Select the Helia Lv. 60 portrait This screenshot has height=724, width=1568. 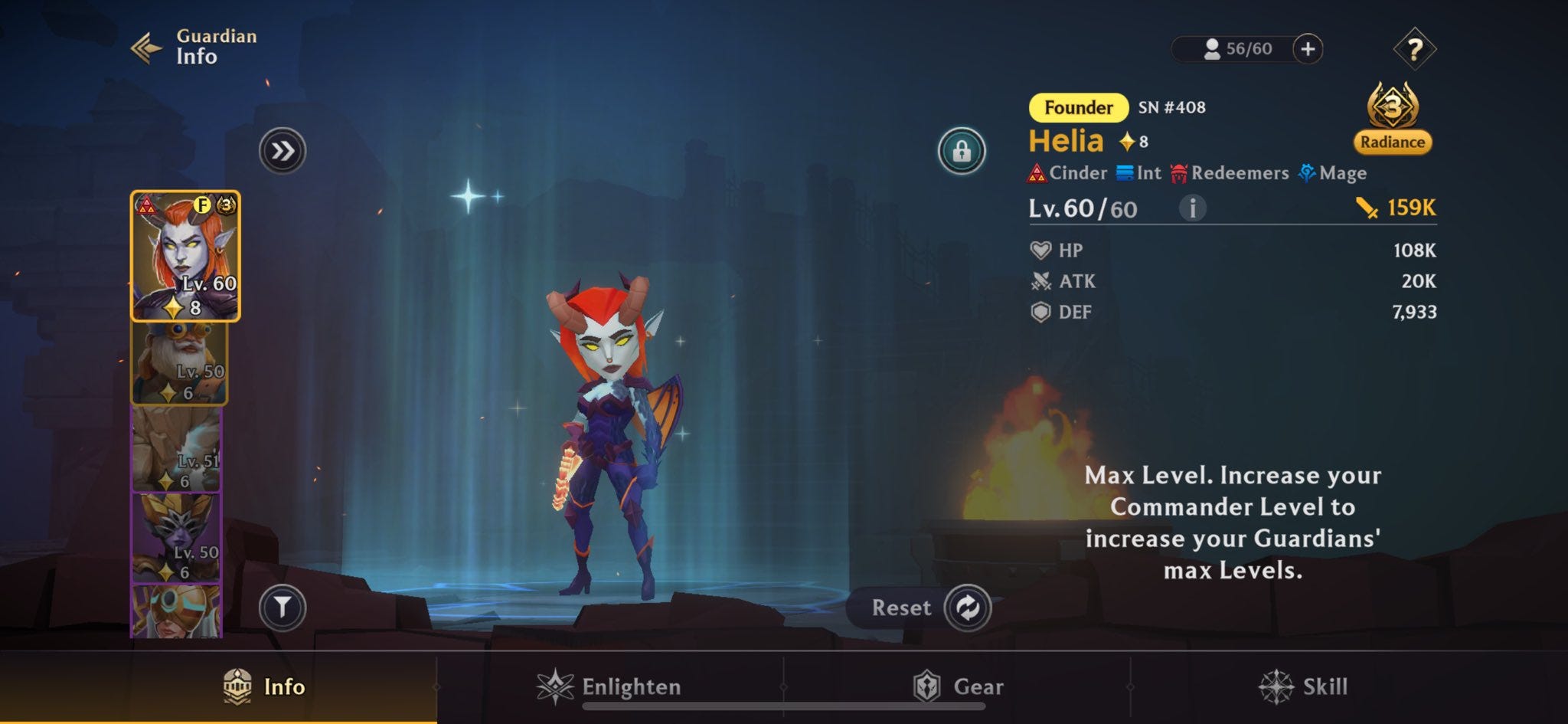pos(185,256)
